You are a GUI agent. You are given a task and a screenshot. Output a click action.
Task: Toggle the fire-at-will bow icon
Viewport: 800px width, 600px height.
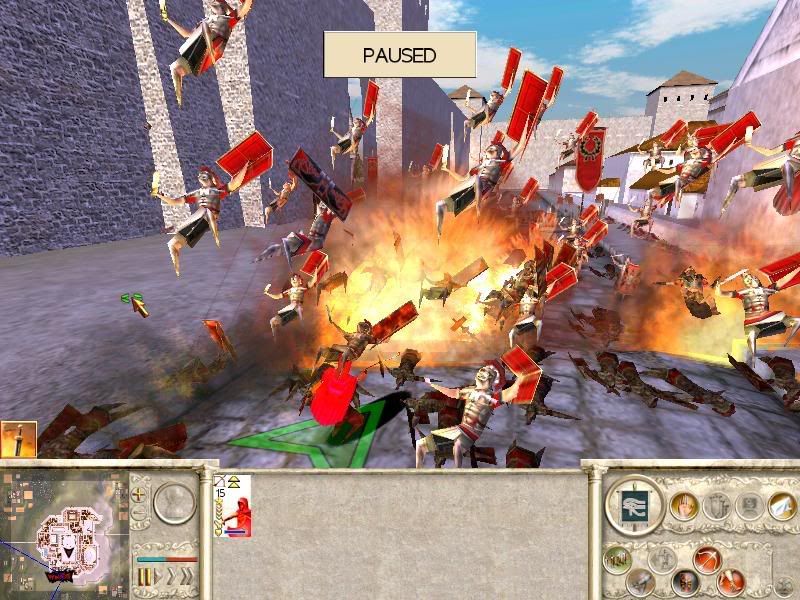707,560
